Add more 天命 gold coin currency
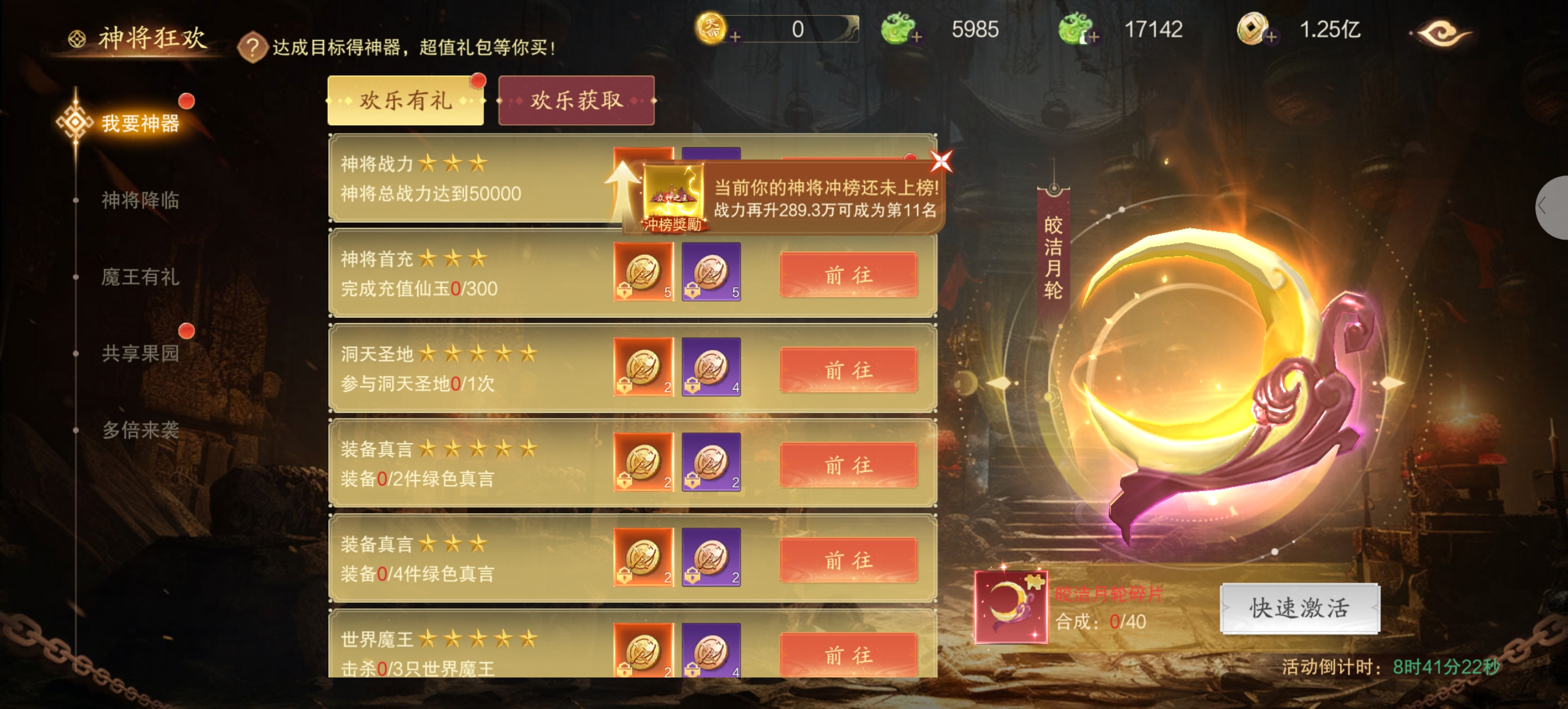 point(734,37)
